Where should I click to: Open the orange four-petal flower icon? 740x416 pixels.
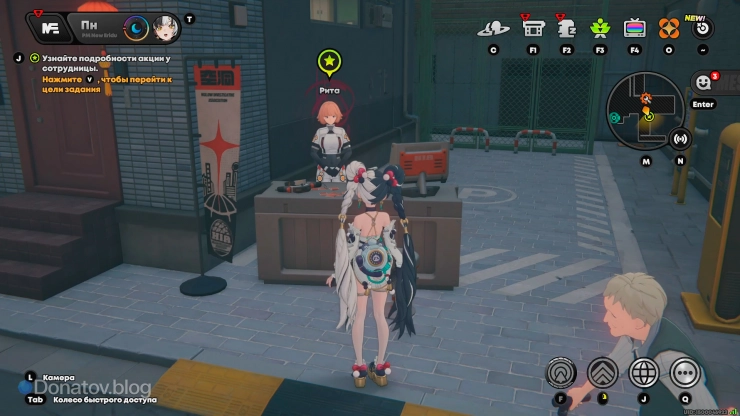tap(668, 28)
